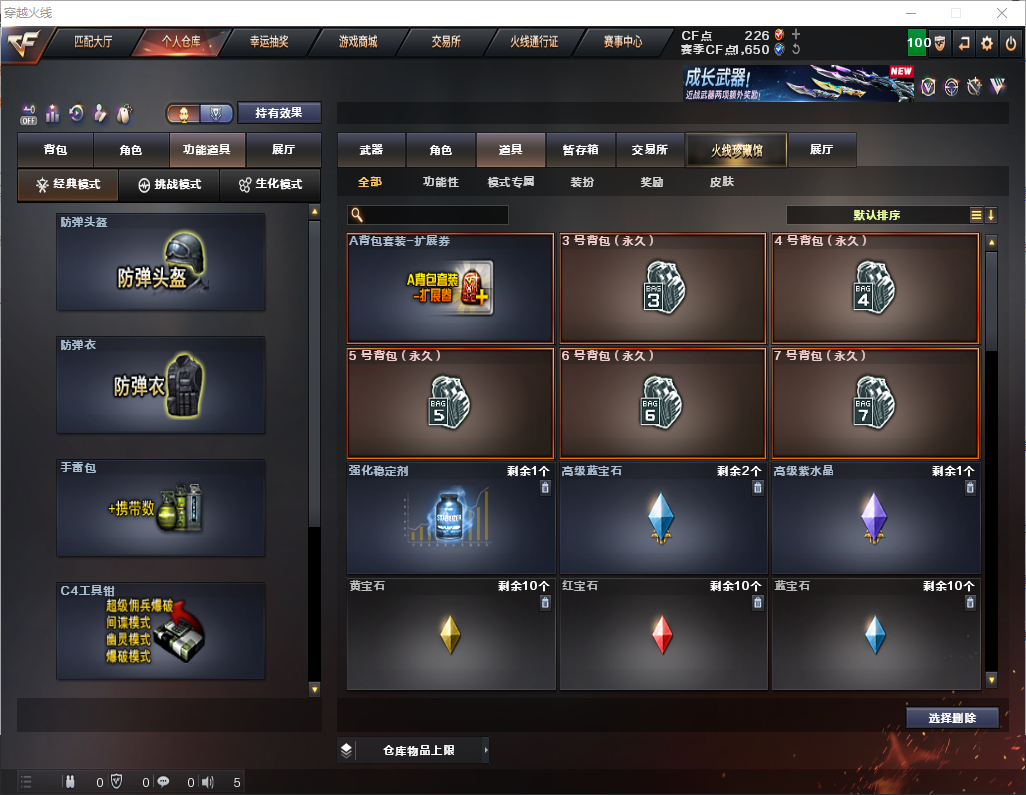The width and height of the screenshot is (1026, 795).
Task: Click the 持有效果 button
Action: 279,113
